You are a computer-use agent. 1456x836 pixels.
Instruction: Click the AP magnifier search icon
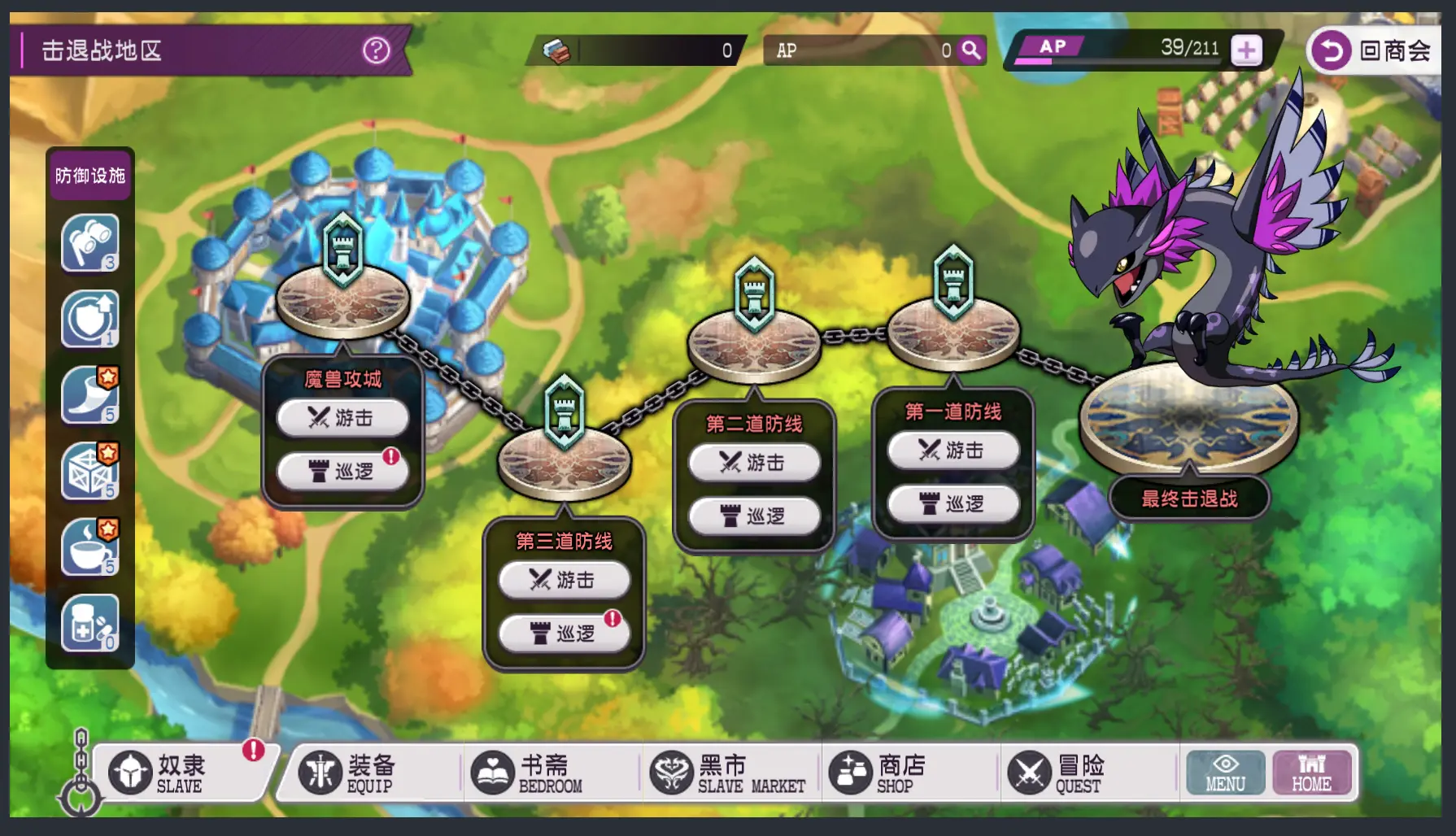(971, 50)
